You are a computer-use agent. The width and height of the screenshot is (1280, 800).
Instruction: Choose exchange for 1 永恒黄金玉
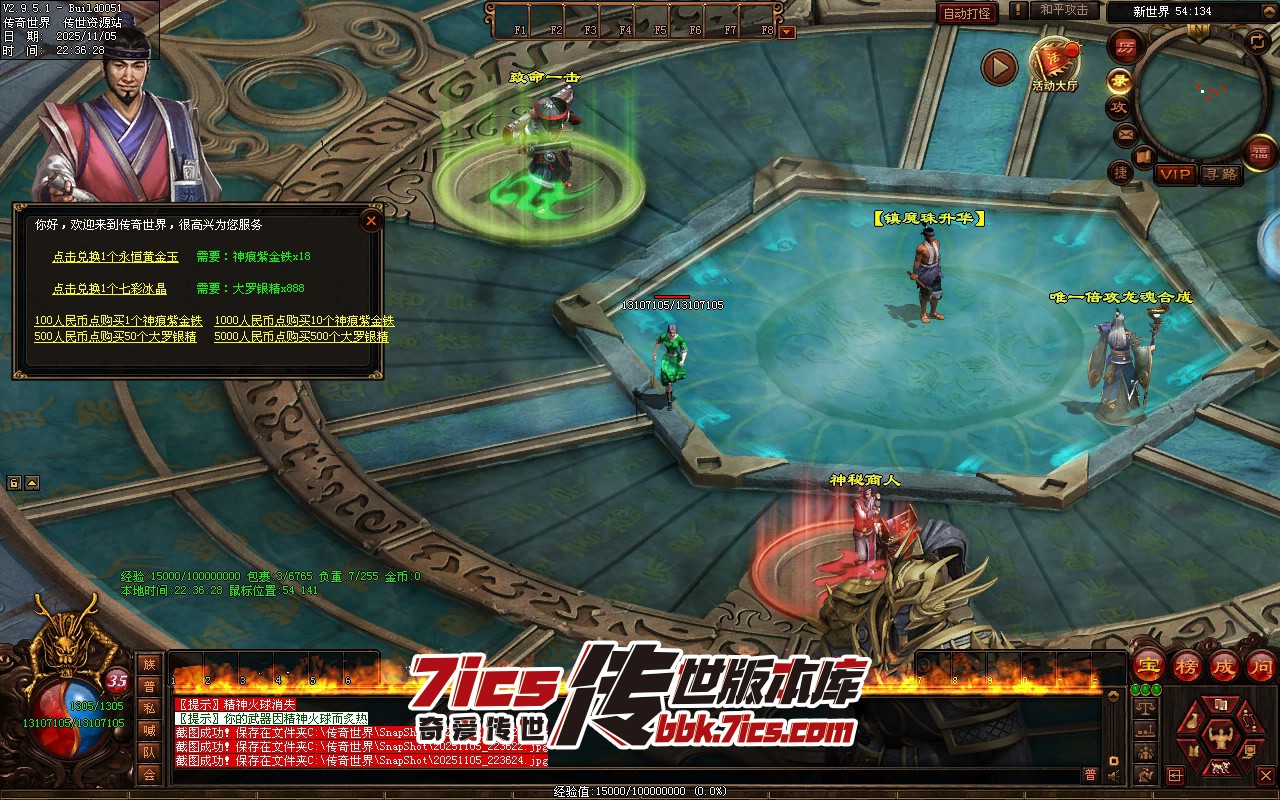pos(115,257)
